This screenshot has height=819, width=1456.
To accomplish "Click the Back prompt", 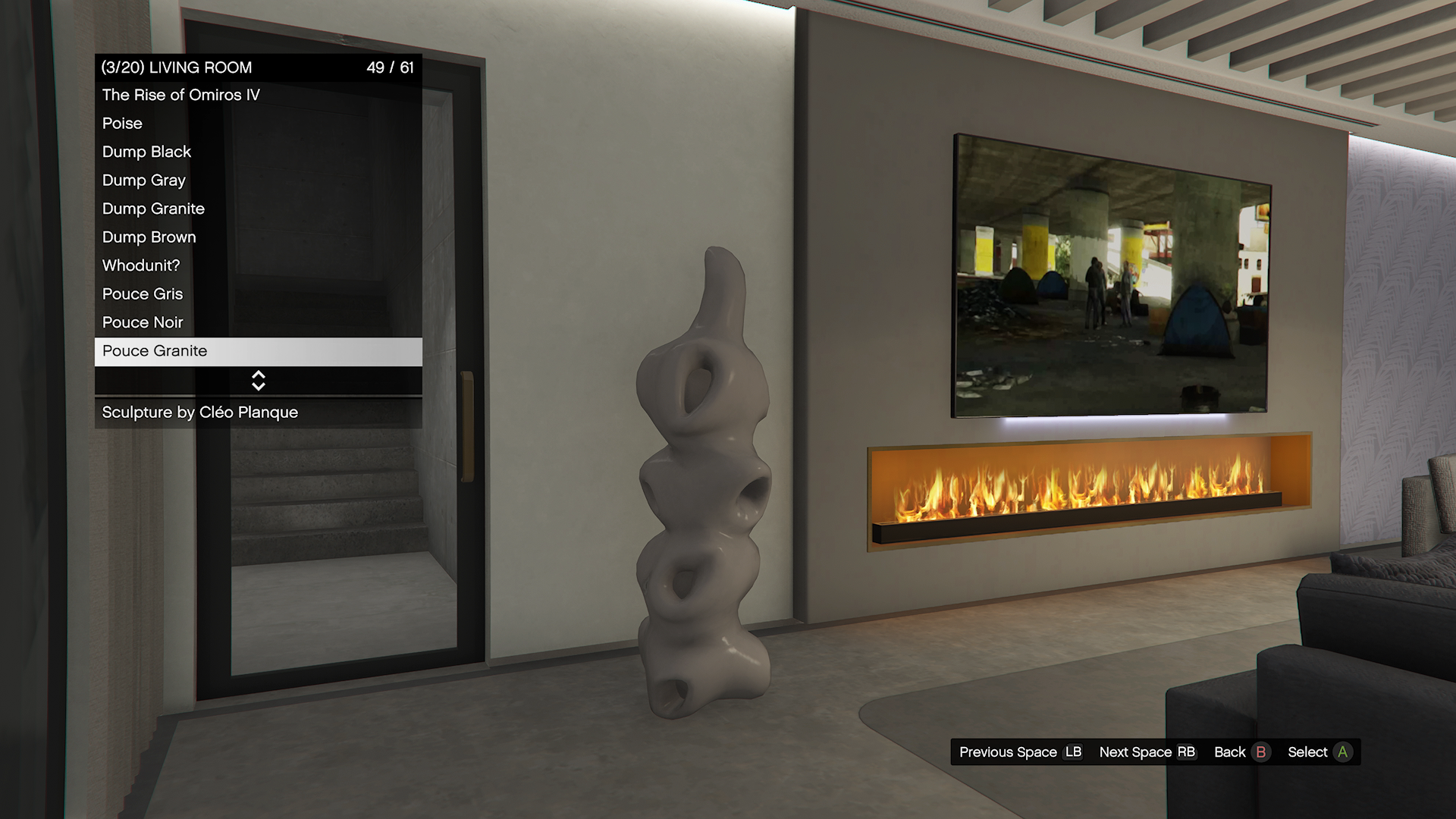I will click(x=1240, y=752).
